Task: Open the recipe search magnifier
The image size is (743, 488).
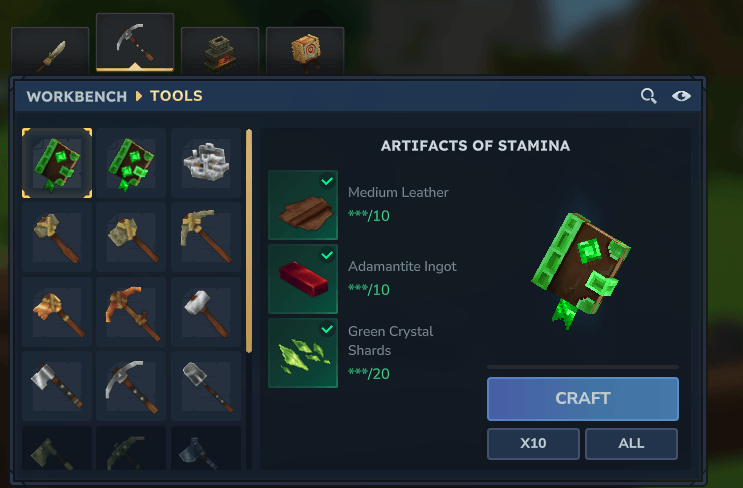Action: pos(649,96)
